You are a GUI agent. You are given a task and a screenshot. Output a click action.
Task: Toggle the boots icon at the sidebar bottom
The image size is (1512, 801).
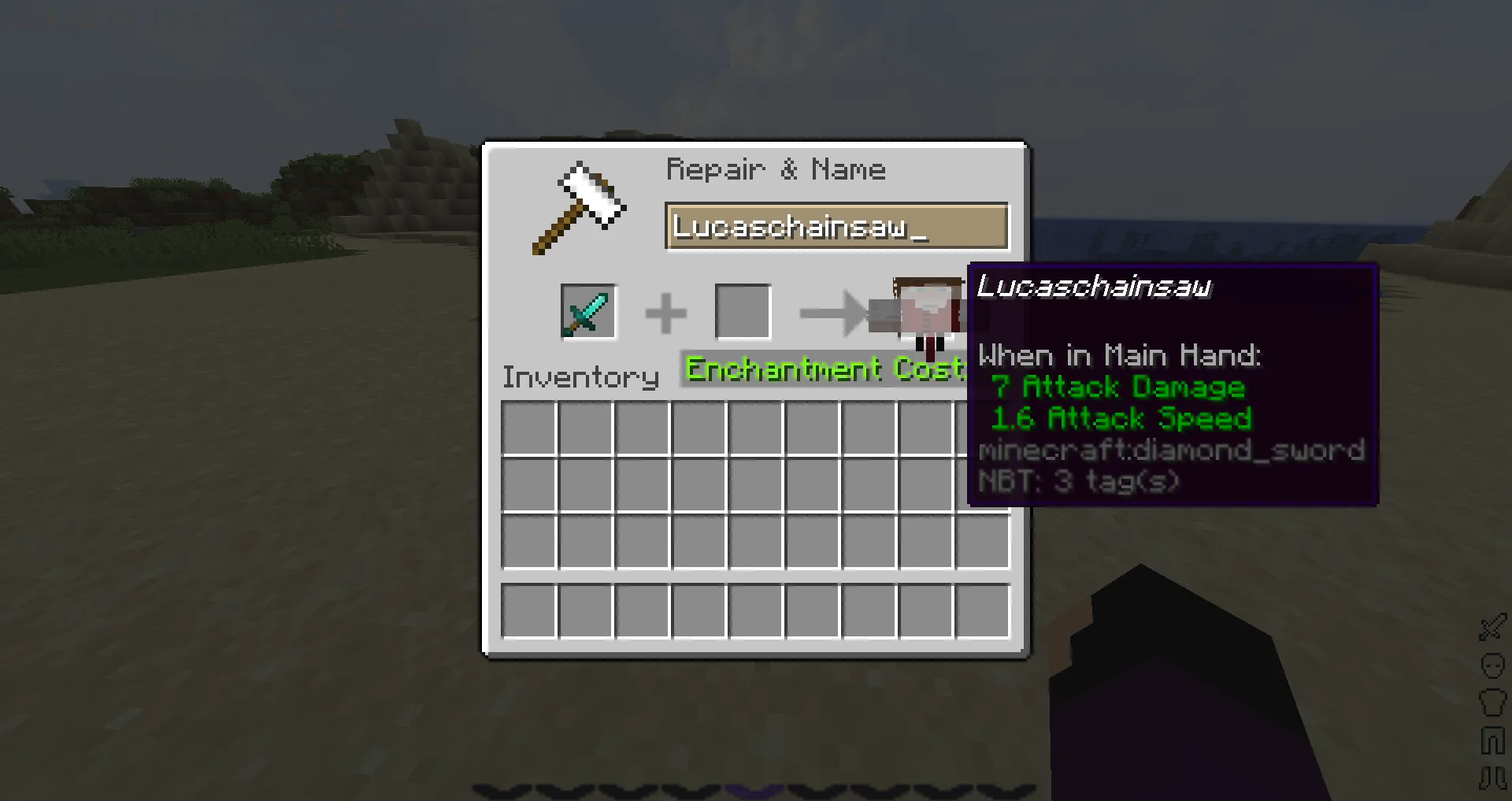1491,775
